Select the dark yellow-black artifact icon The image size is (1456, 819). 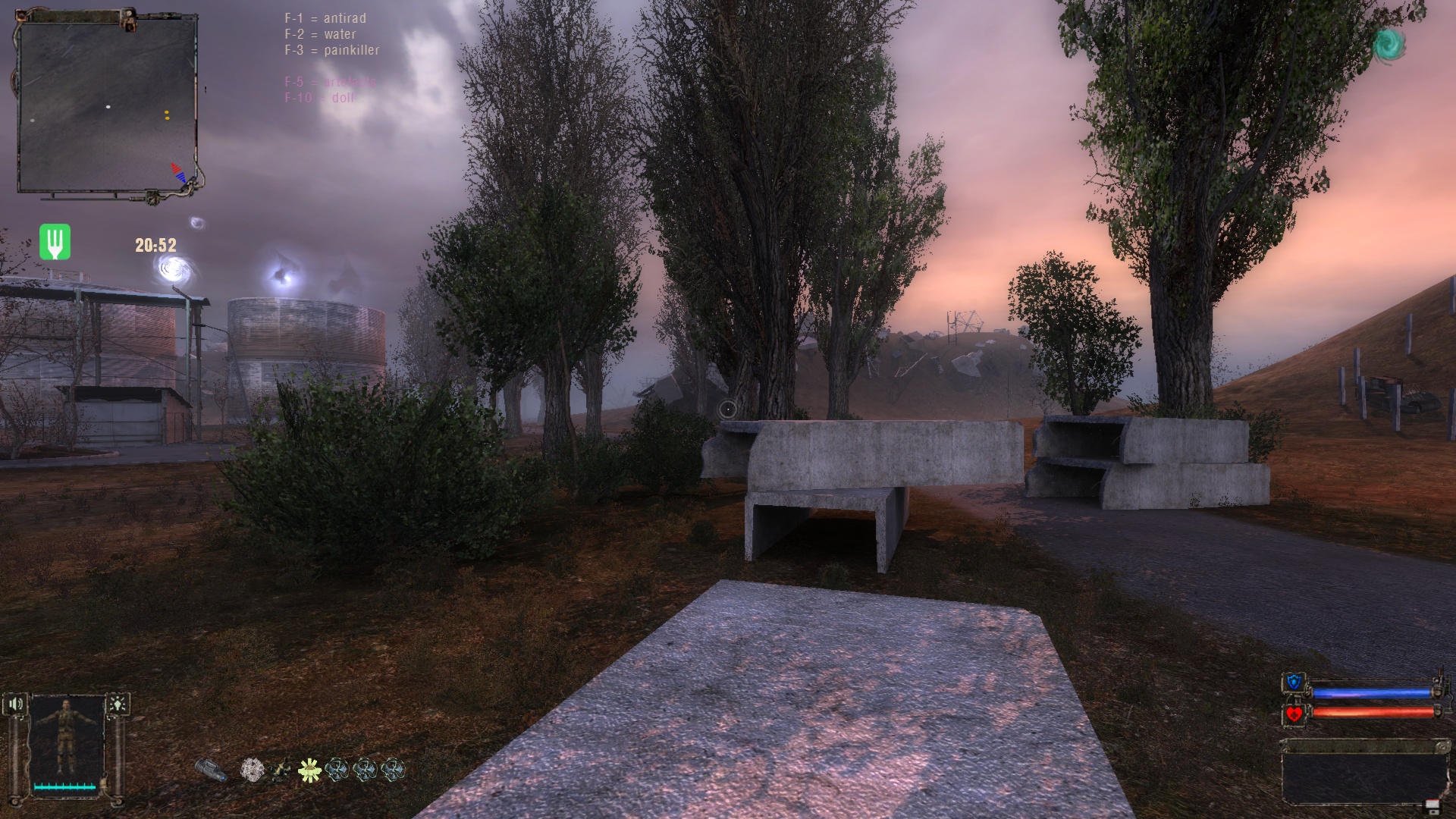click(281, 770)
